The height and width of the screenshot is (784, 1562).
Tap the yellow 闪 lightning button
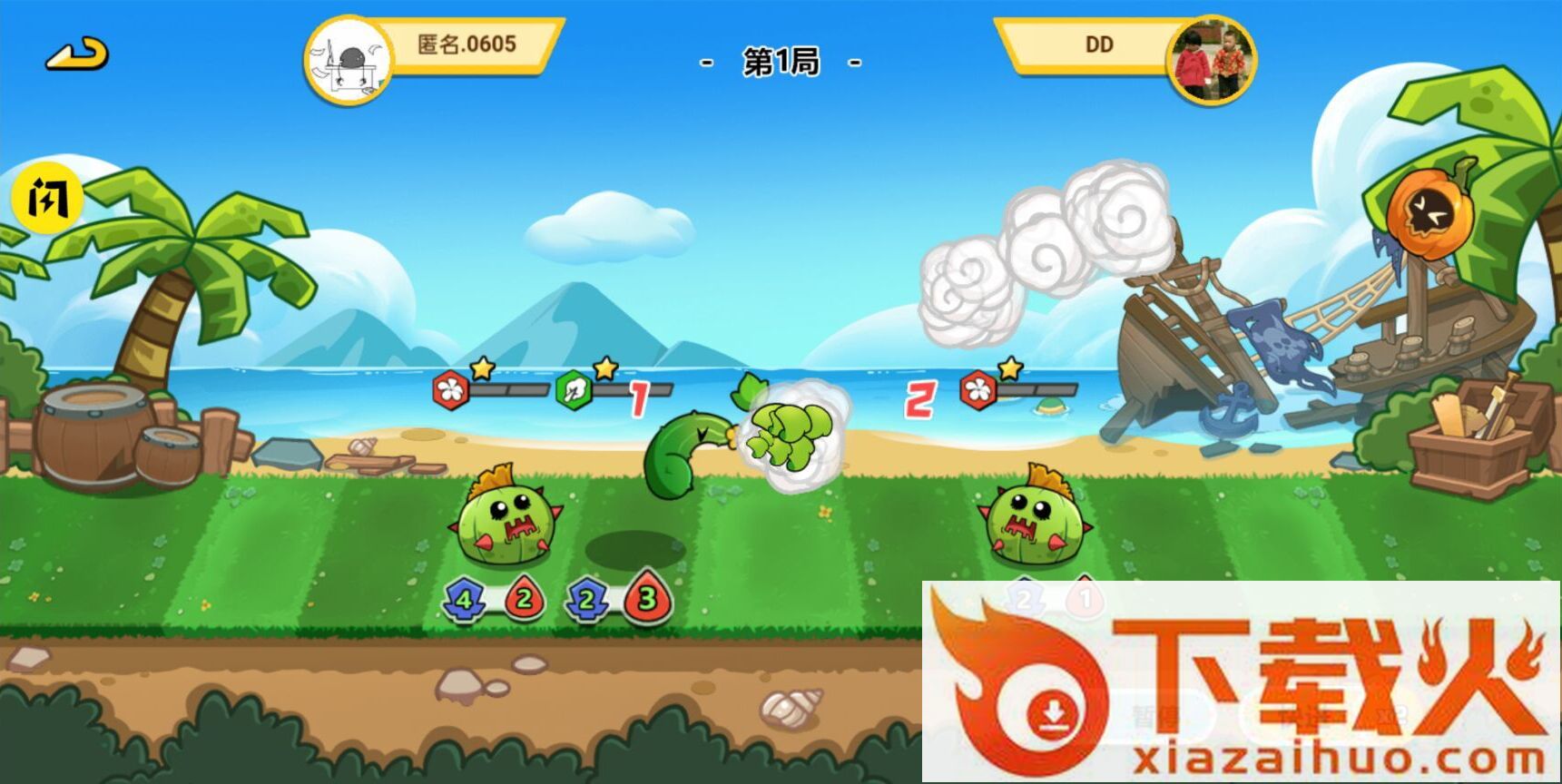[46, 197]
